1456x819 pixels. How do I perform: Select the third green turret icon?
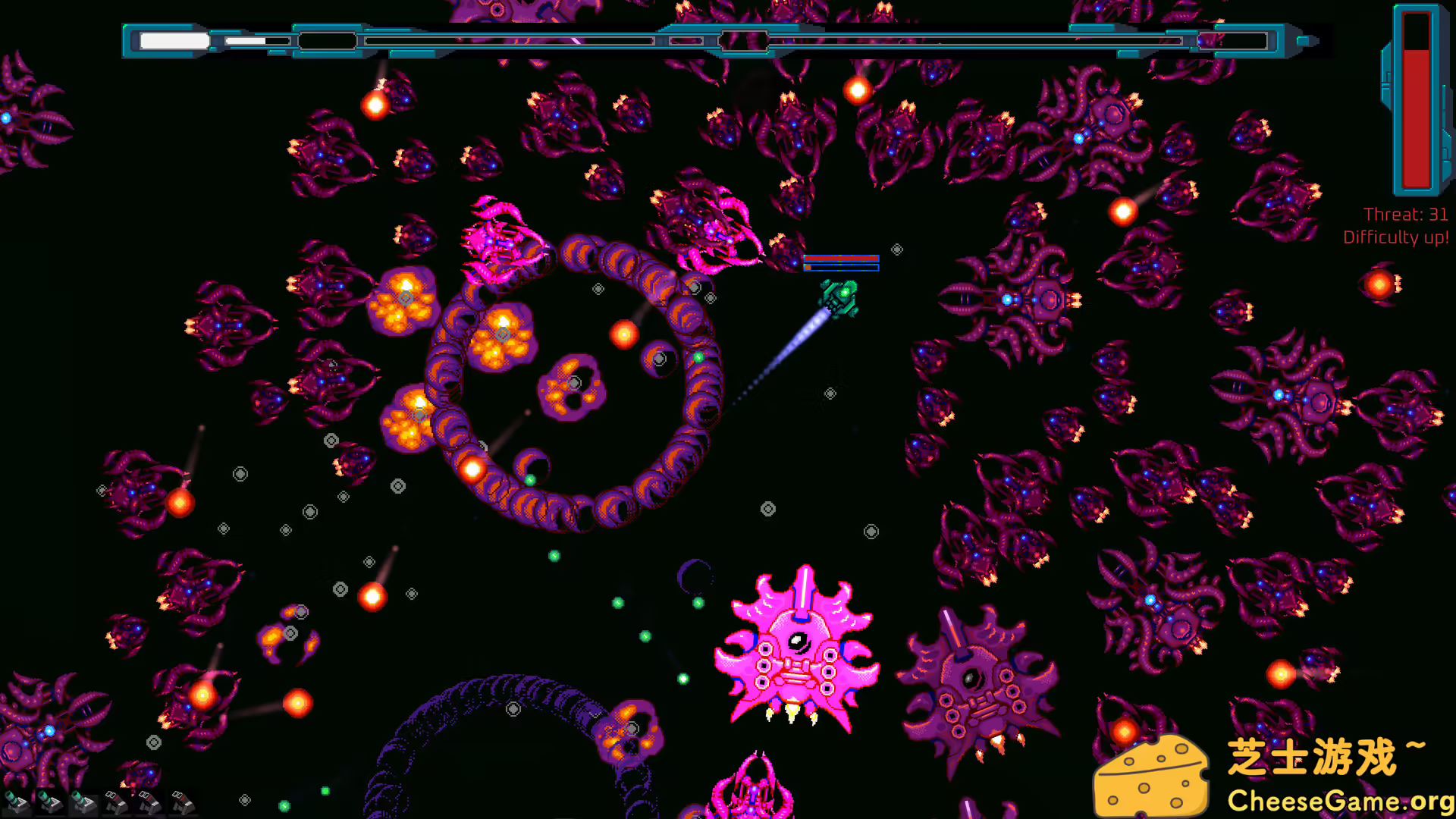(x=82, y=802)
